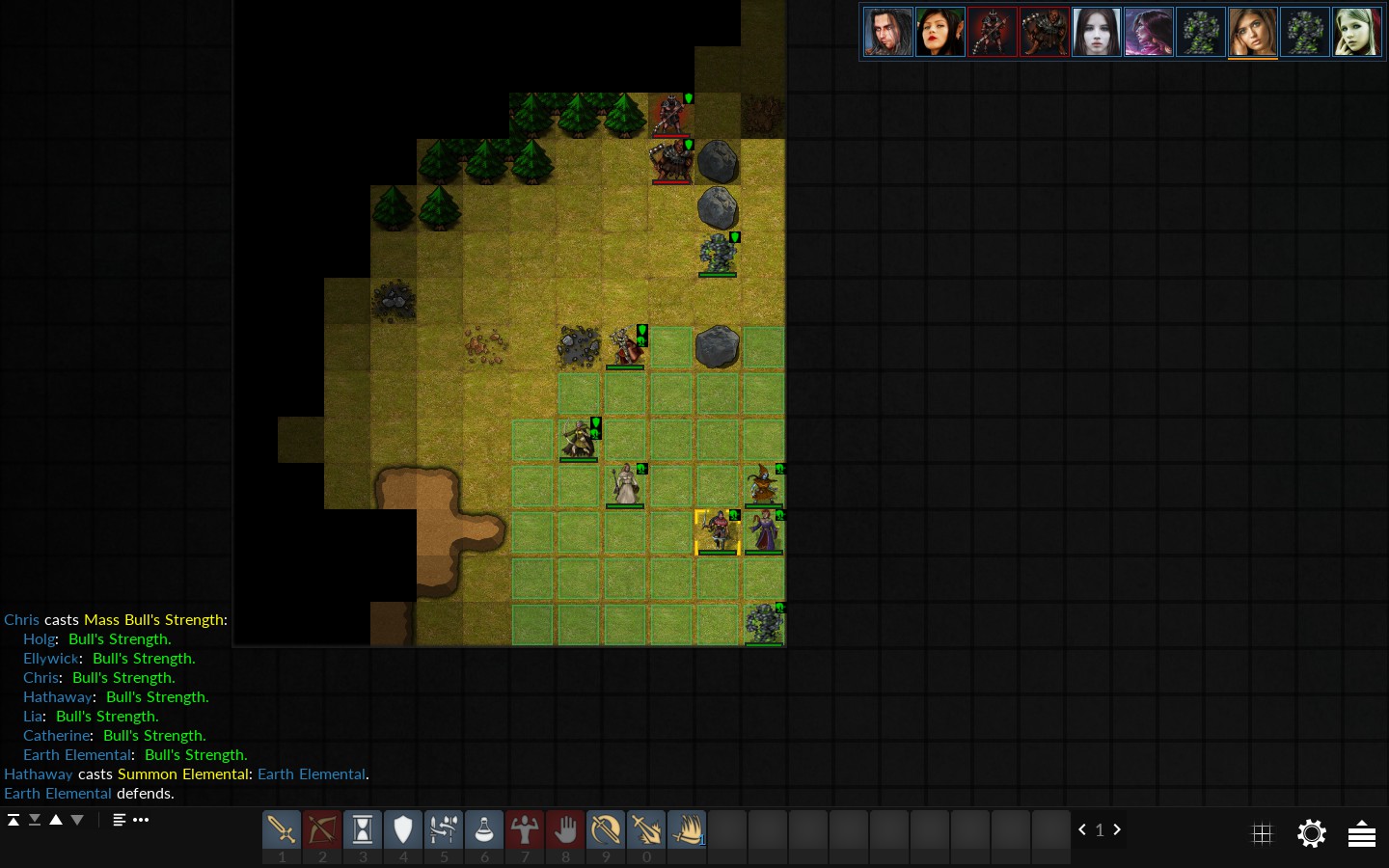This screenshot has height=868, width=1389.
Task: Activate the shield defend action
Action: tap(403, 829)
